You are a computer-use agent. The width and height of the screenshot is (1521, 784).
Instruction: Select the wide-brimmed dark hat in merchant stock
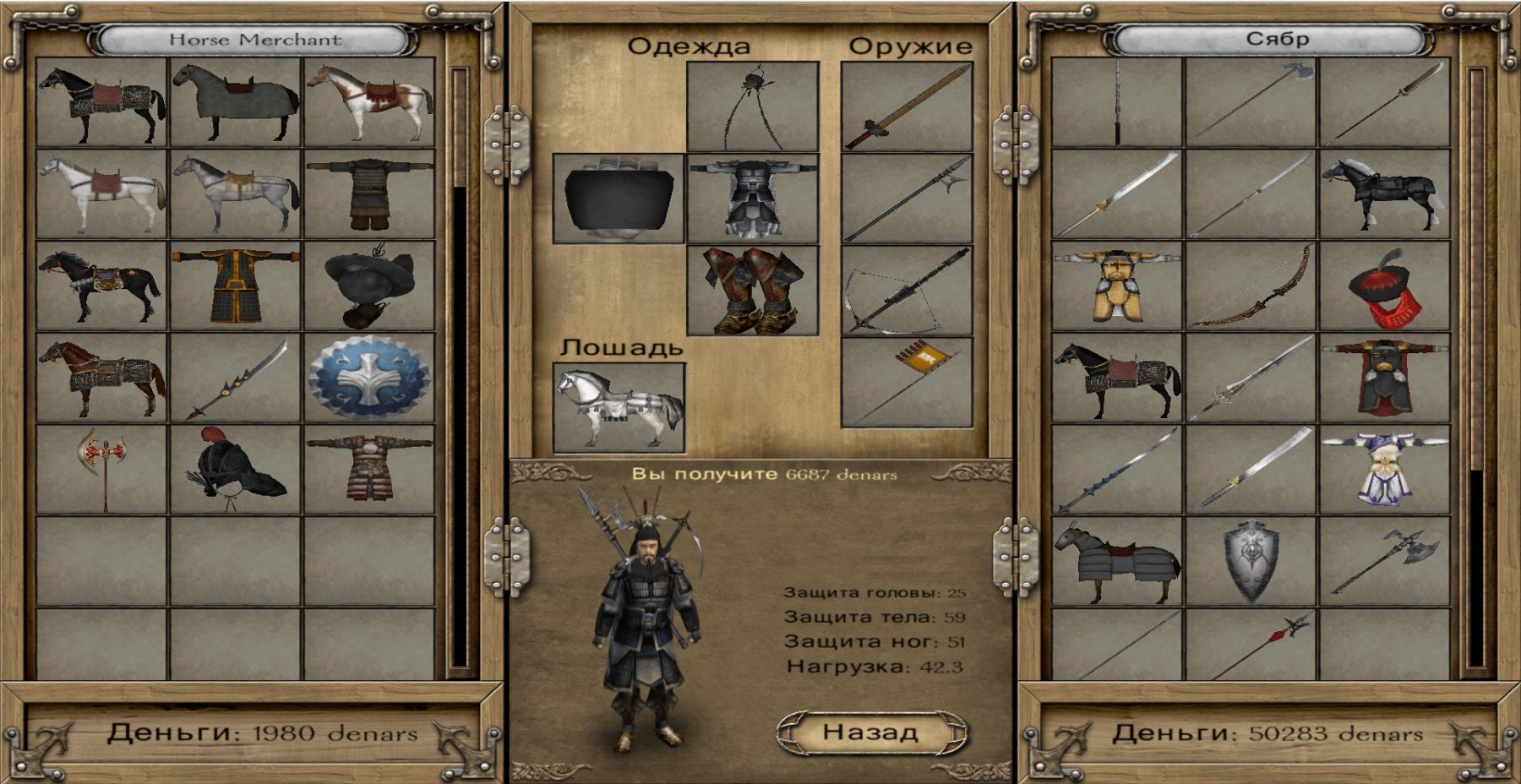pyautogui.click(x=369, y=286)
